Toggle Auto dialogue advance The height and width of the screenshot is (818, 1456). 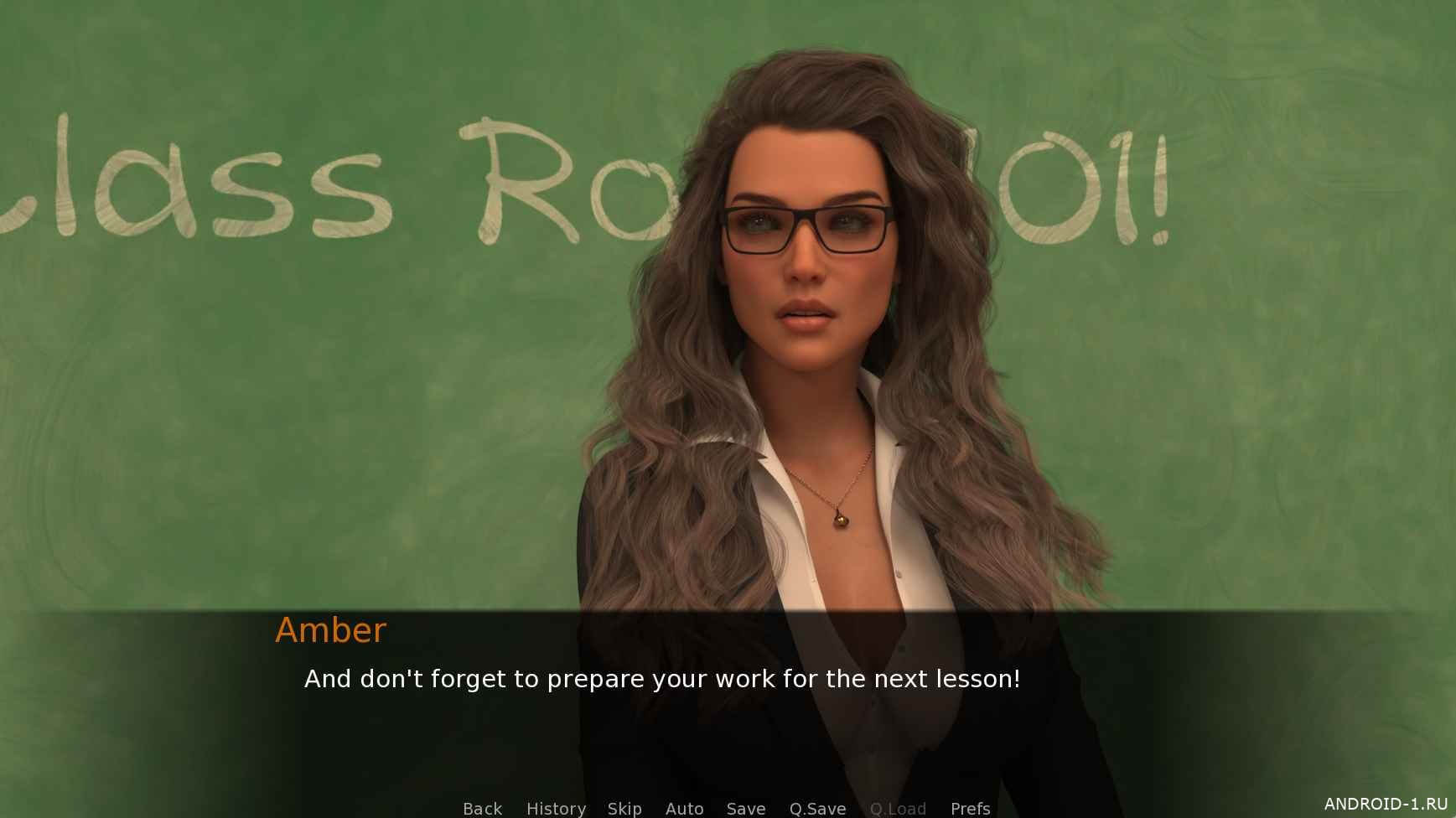[x=684, y=808]
